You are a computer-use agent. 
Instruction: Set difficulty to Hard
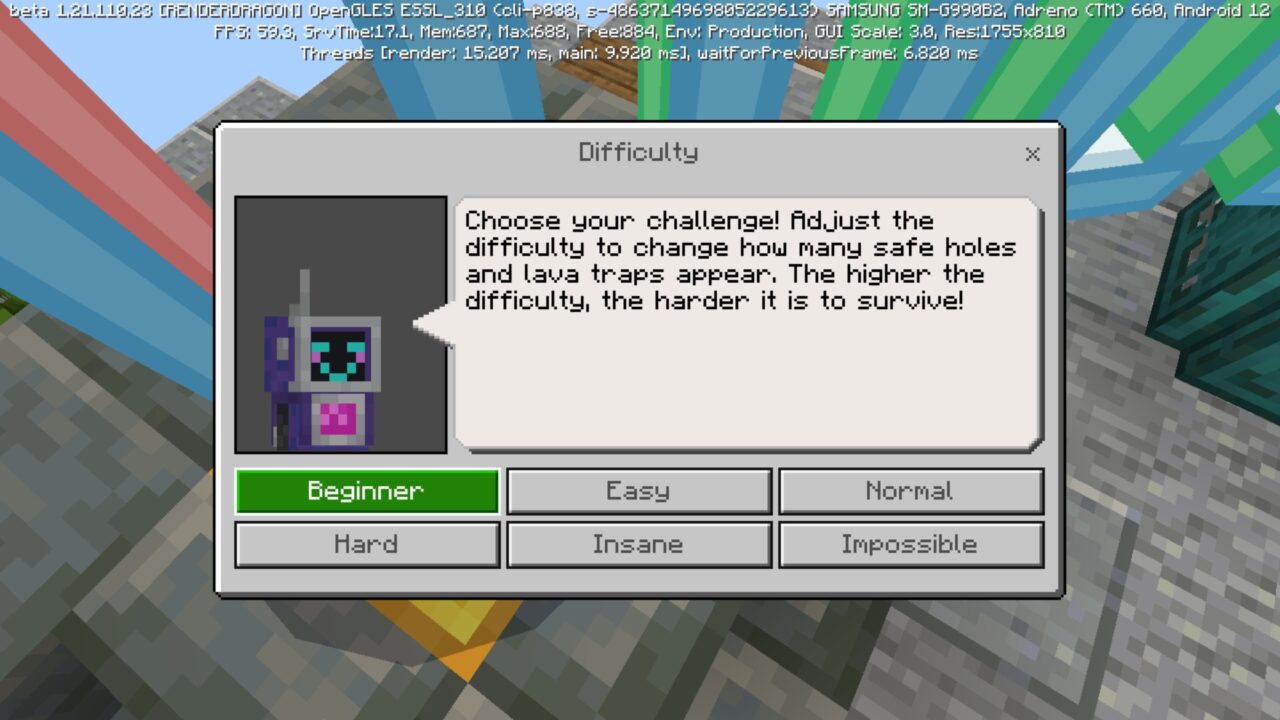pyautogui.click(x=366, y=545)
